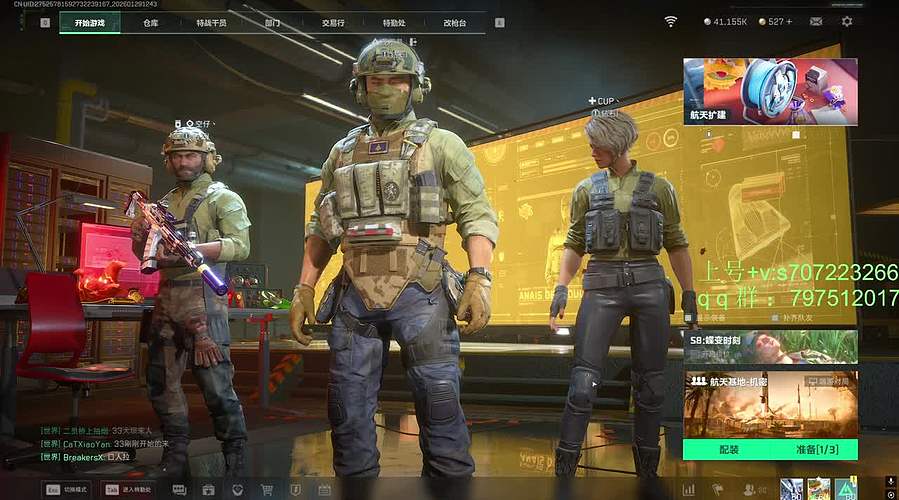Open the 航天扩建 event banner
The height and width of the screenshot is (500, 899).
click(x=770, y=91)
